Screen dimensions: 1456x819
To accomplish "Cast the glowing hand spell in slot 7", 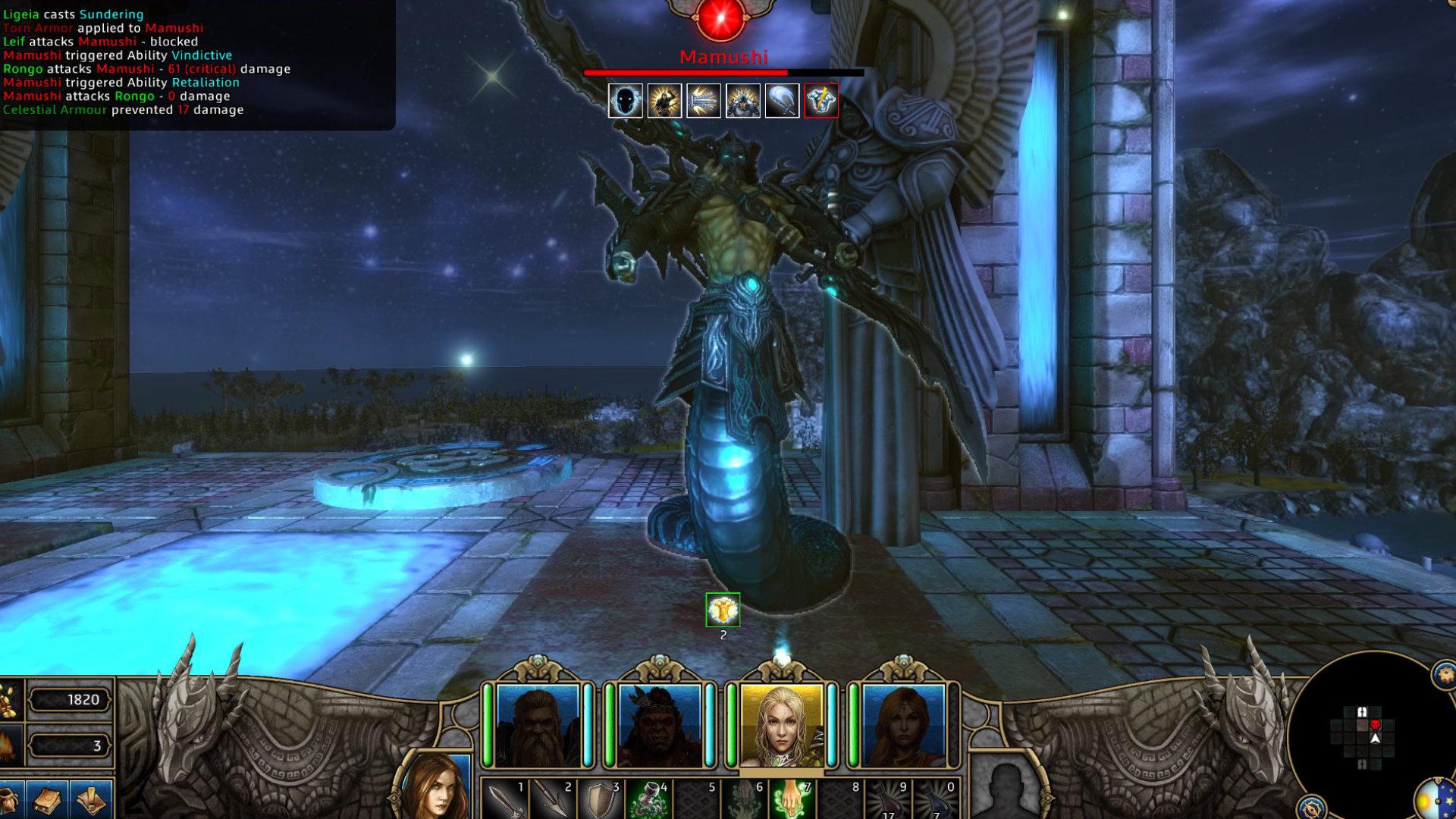I will pos(792,800).
